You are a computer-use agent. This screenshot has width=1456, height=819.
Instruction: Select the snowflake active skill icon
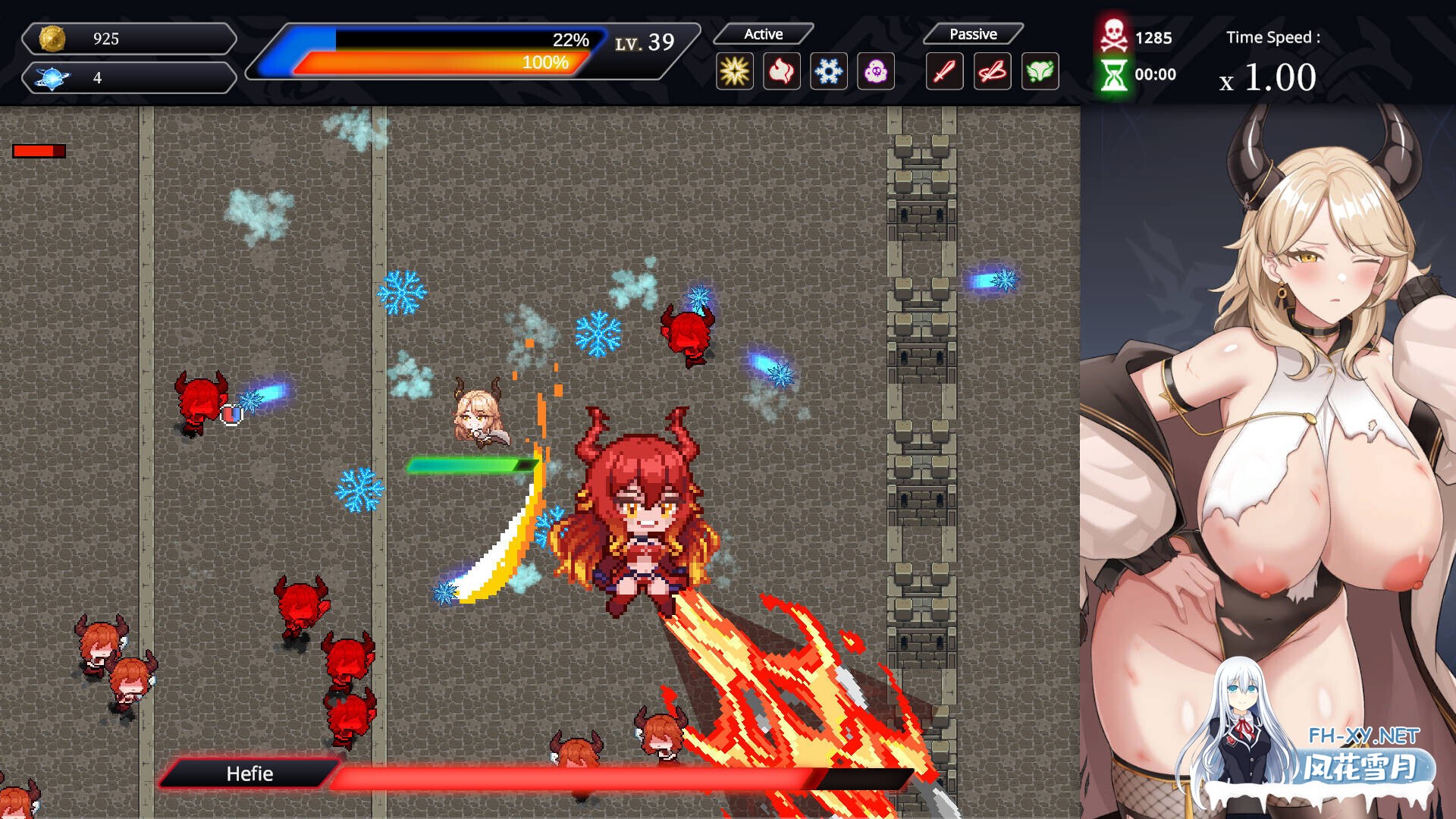pos(828,71)
